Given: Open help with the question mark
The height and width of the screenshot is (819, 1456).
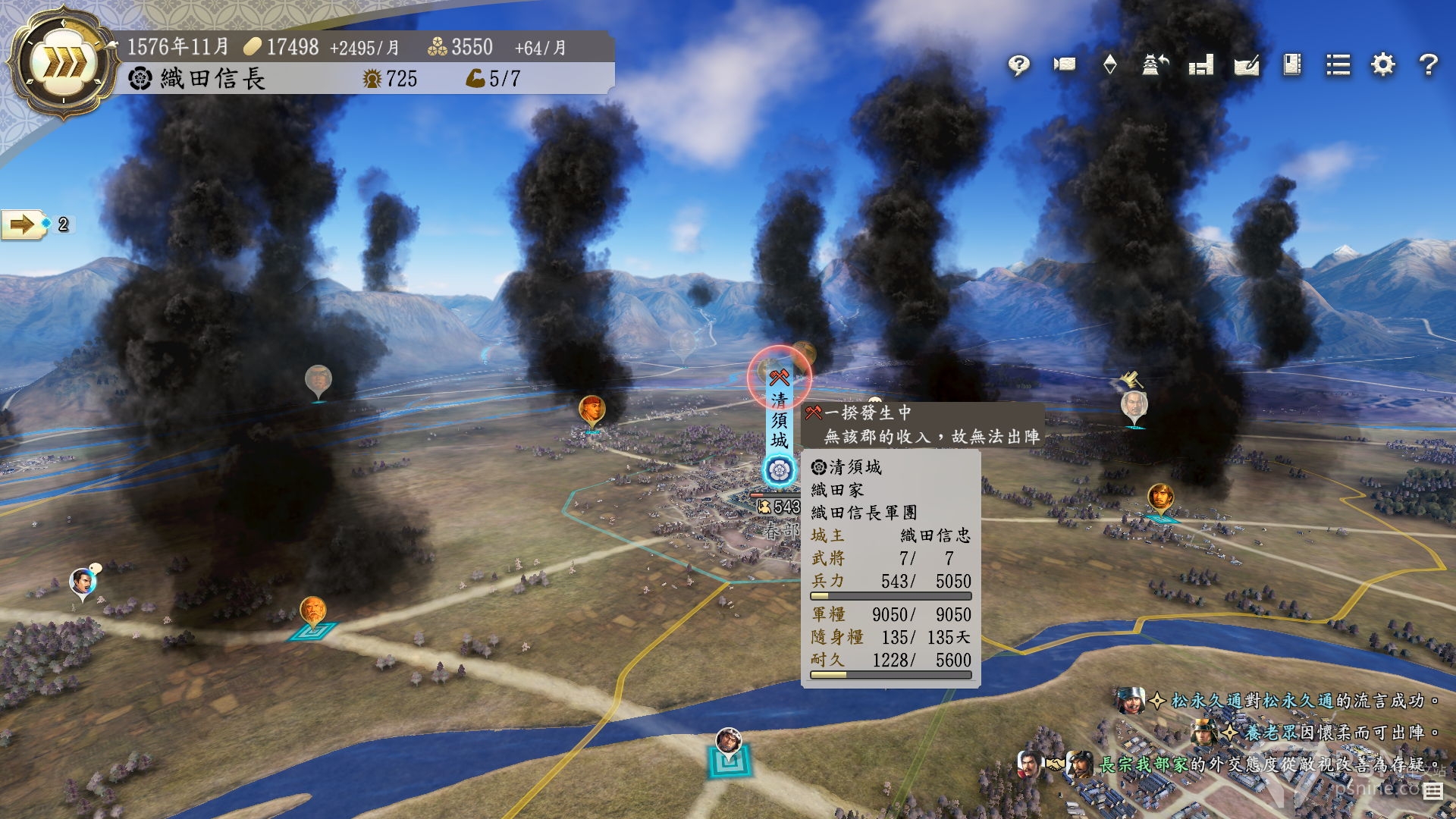Looking at the screenshot, I should coord(1429,64).
